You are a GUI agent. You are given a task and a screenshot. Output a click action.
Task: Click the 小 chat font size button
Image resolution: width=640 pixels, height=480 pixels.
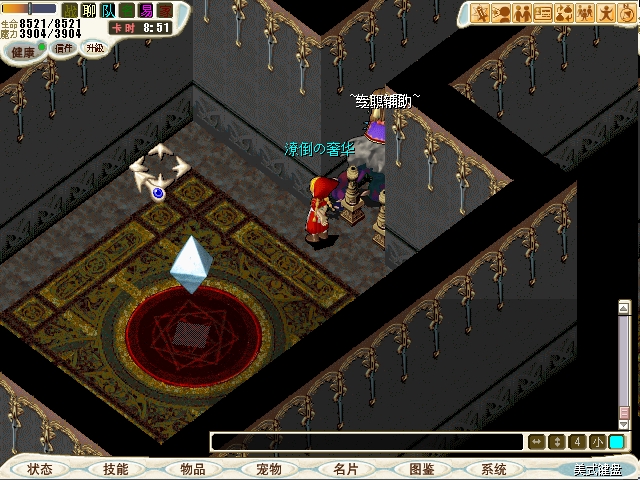point(597,442)
